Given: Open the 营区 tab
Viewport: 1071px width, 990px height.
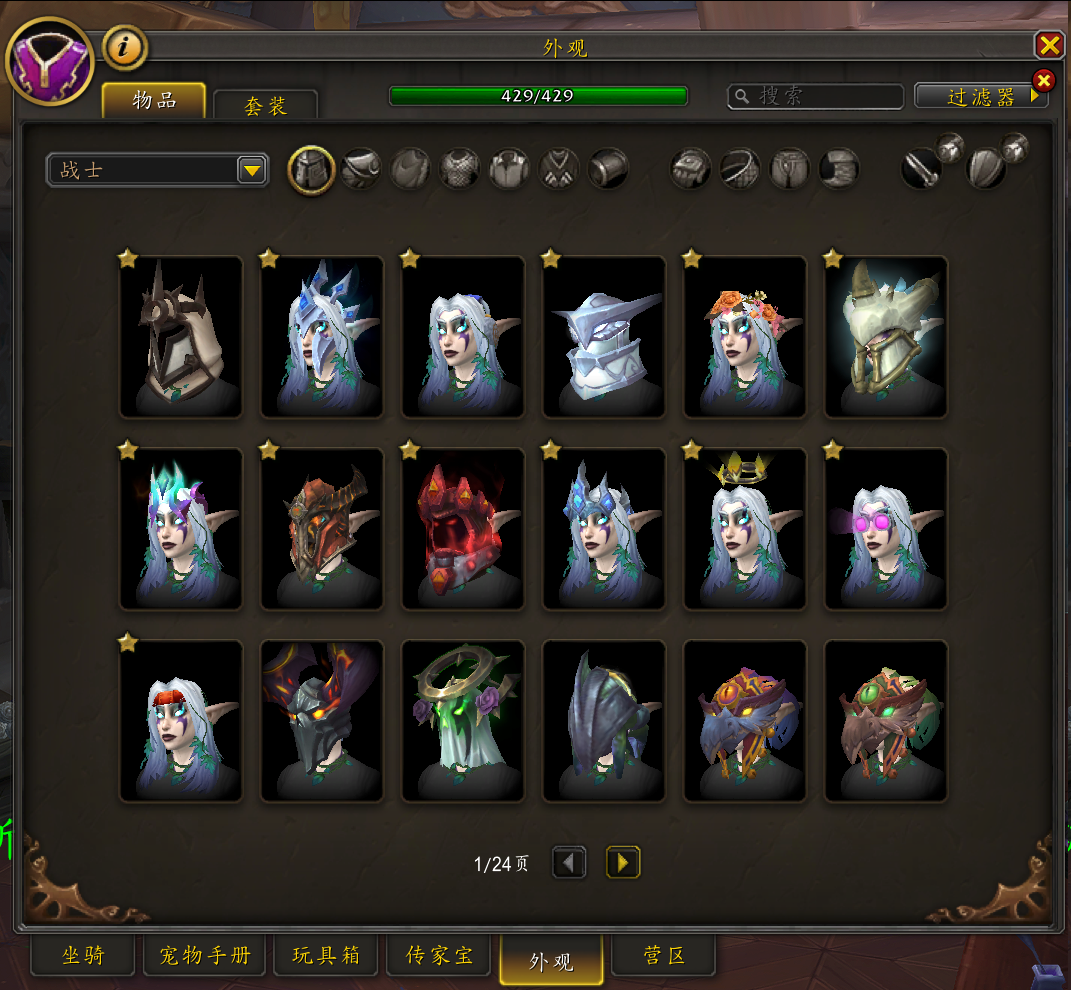Looking at the screenshot, I should tap(664, 956).
